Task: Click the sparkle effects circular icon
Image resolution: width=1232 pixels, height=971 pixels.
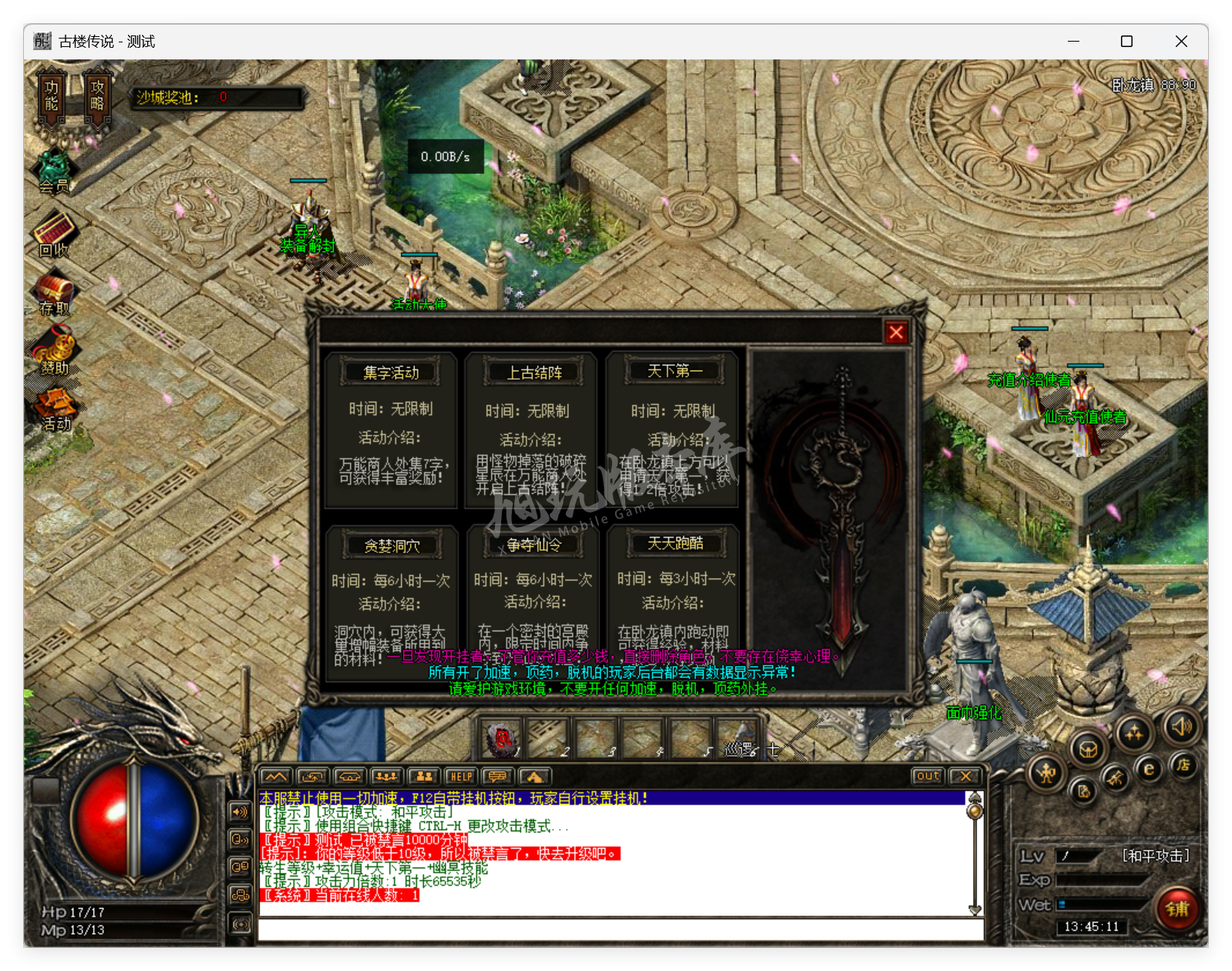Action: [x=1135, y=732]
